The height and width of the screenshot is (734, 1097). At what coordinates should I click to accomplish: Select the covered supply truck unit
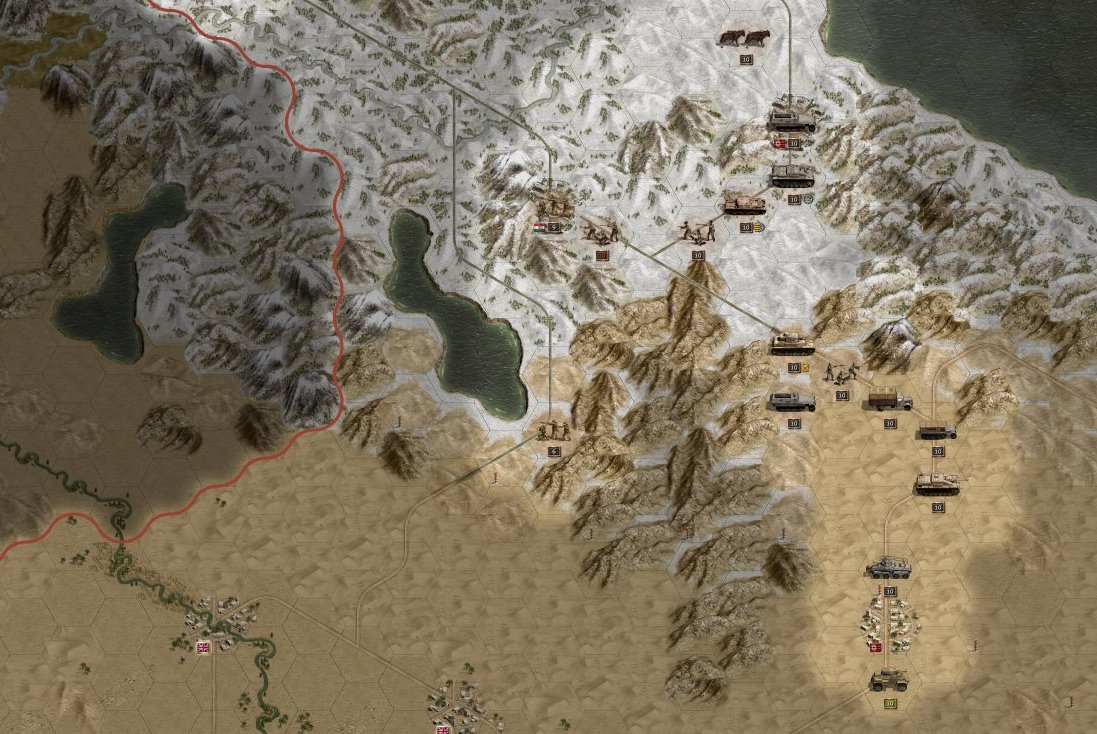889,399
